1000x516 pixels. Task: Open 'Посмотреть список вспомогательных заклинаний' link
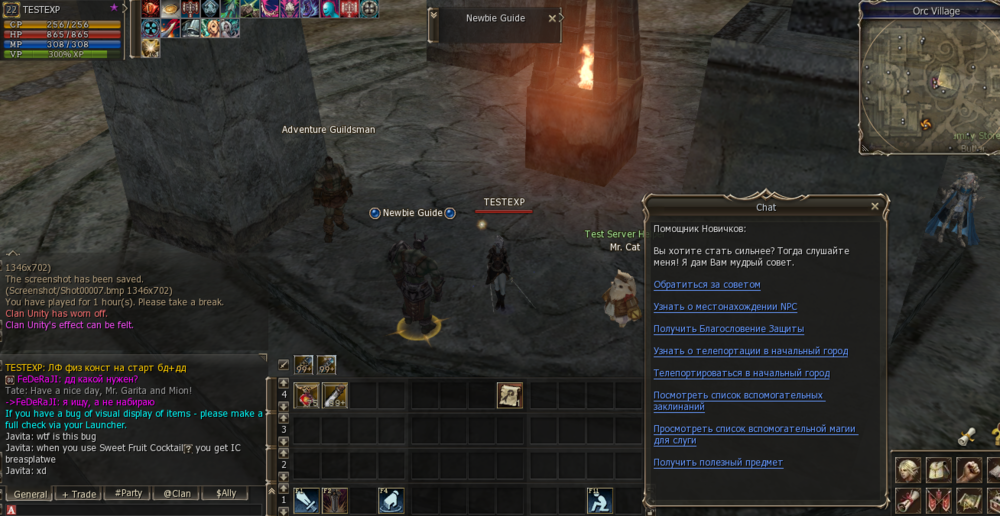point(739,401)
